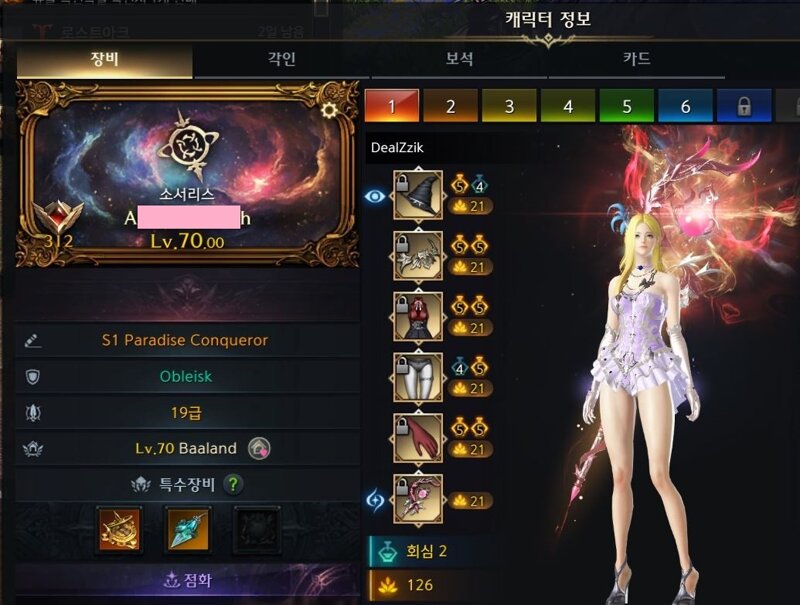Viewport: 800px width, 605px height.
Task: Click the locked blue preset slot
Action: point(744,106)
